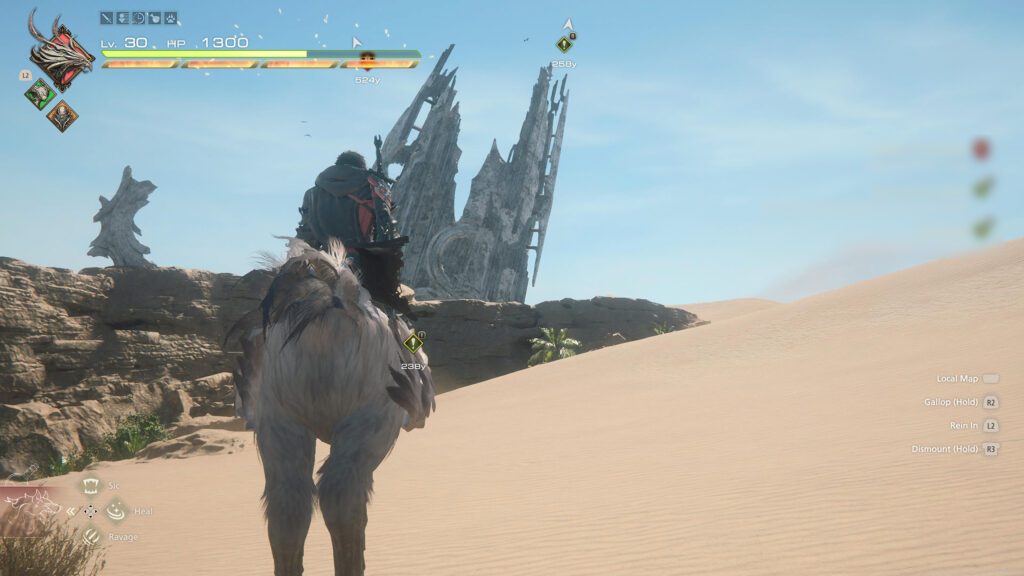Activate Torgal's Heal command
The image size is (1024, 576).
116,511
